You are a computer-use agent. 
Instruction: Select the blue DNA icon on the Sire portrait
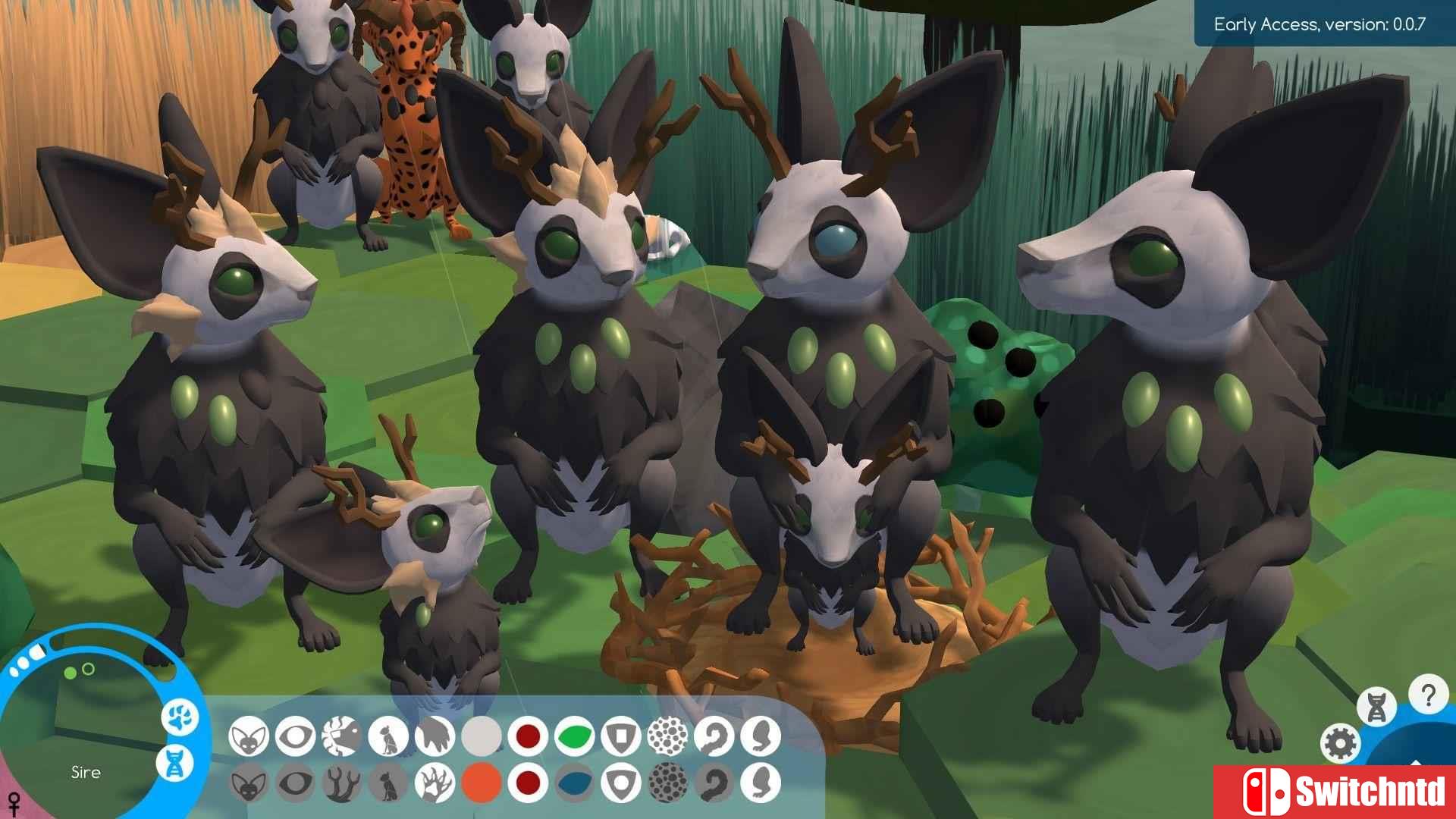point(175,763)
